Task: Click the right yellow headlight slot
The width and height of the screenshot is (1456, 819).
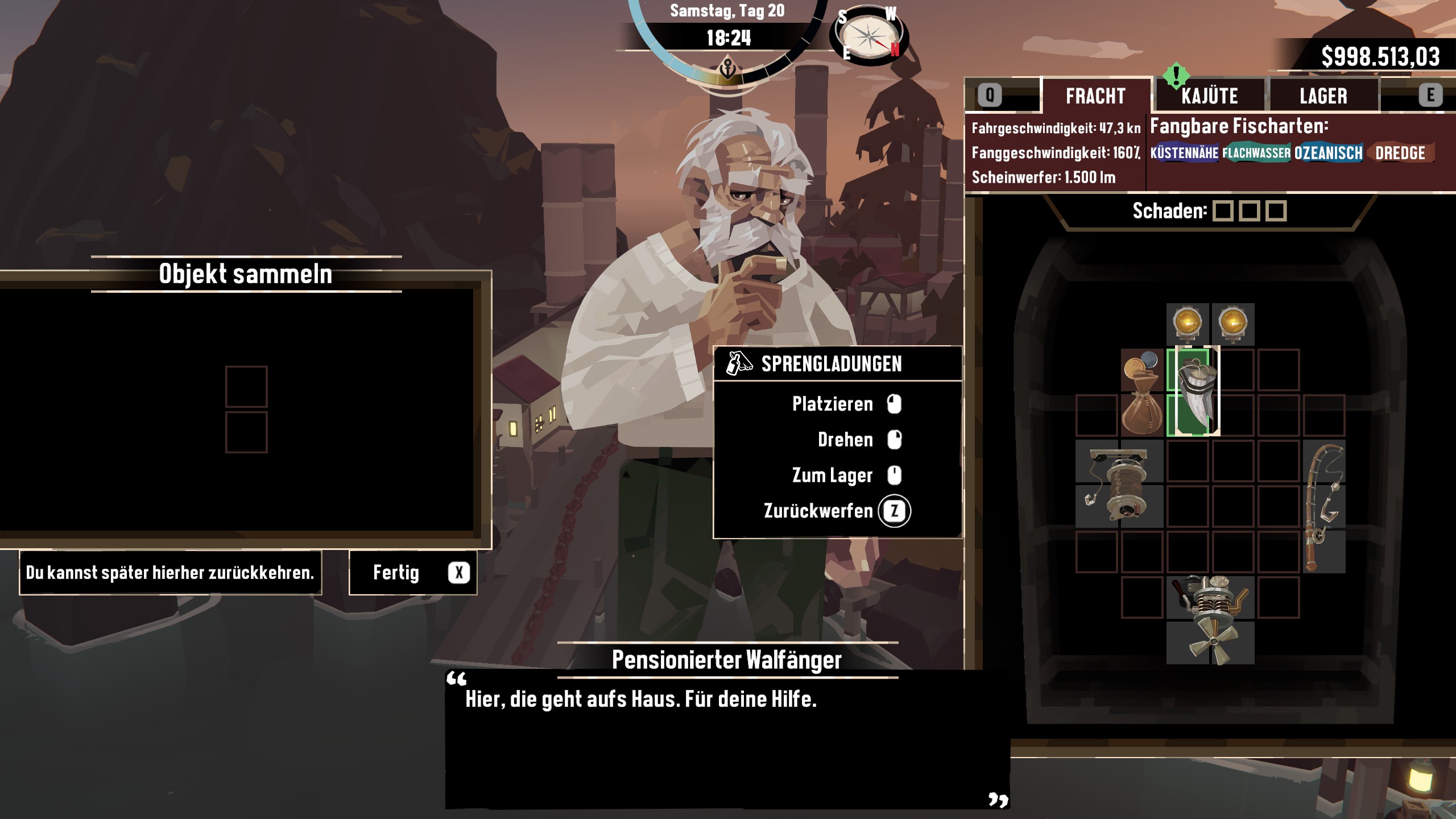Action: pos(1233,324)
